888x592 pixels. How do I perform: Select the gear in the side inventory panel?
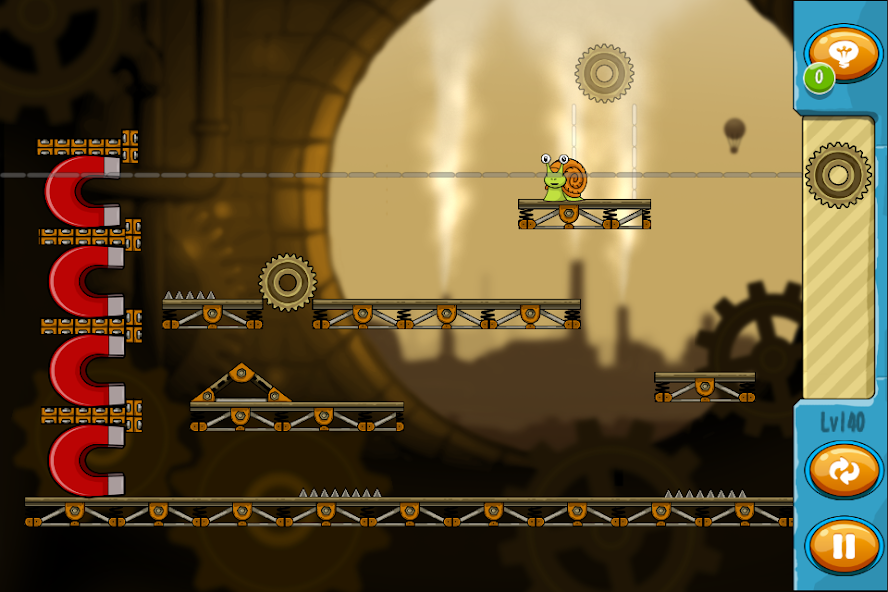[x=838, y=175]
